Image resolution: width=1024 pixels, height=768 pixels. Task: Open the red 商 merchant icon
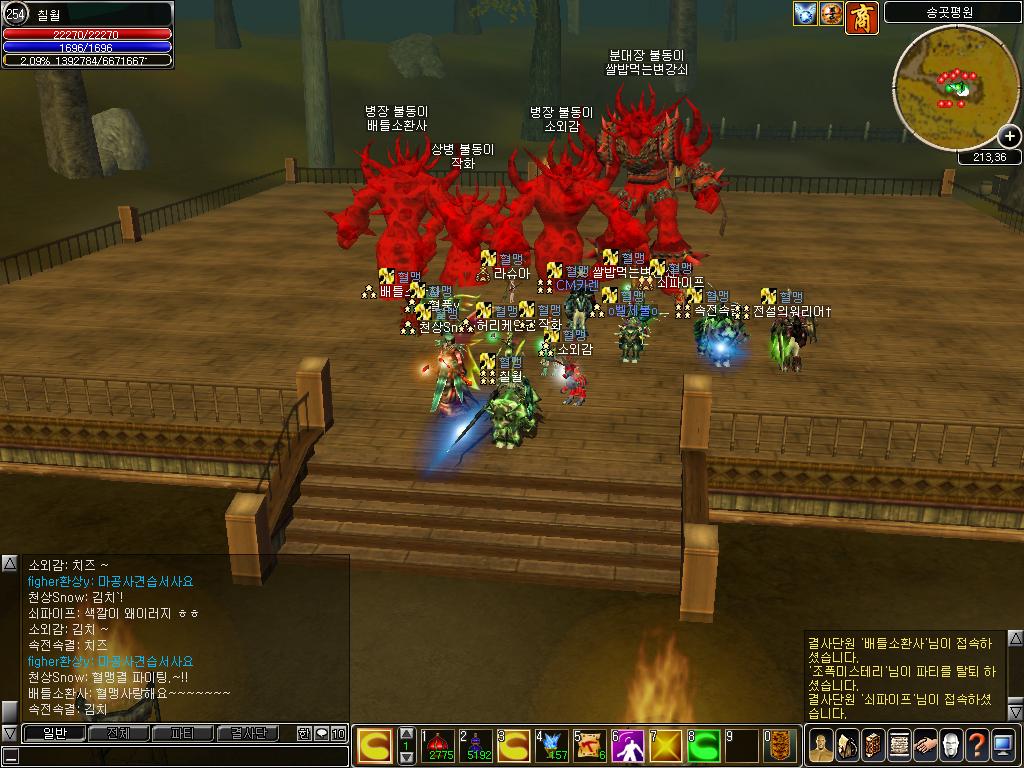click(x=862, y=15)
